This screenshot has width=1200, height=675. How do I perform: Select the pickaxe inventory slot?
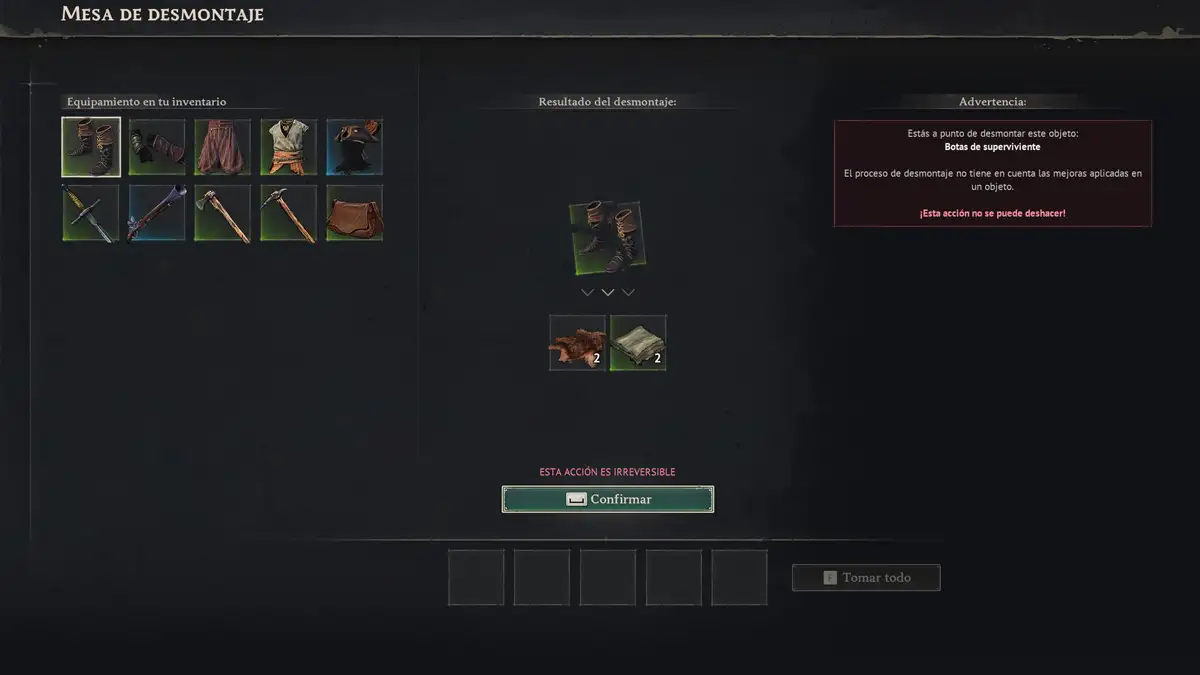[x=289, y=213]
